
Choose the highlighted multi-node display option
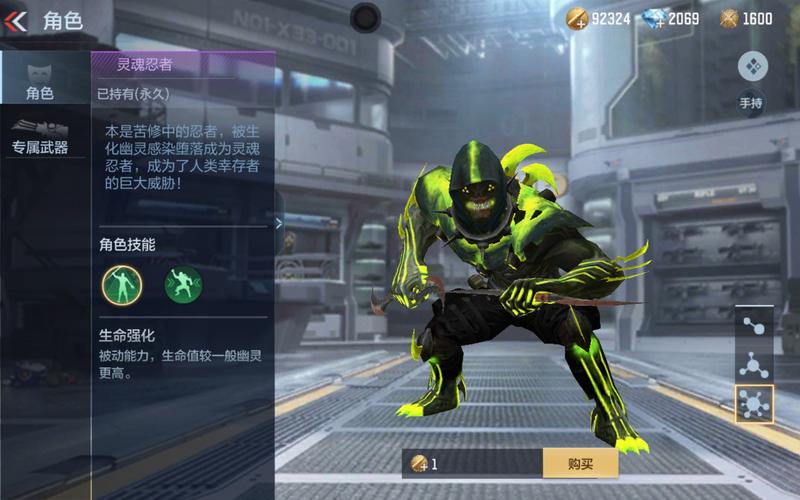tap(753, 404)
